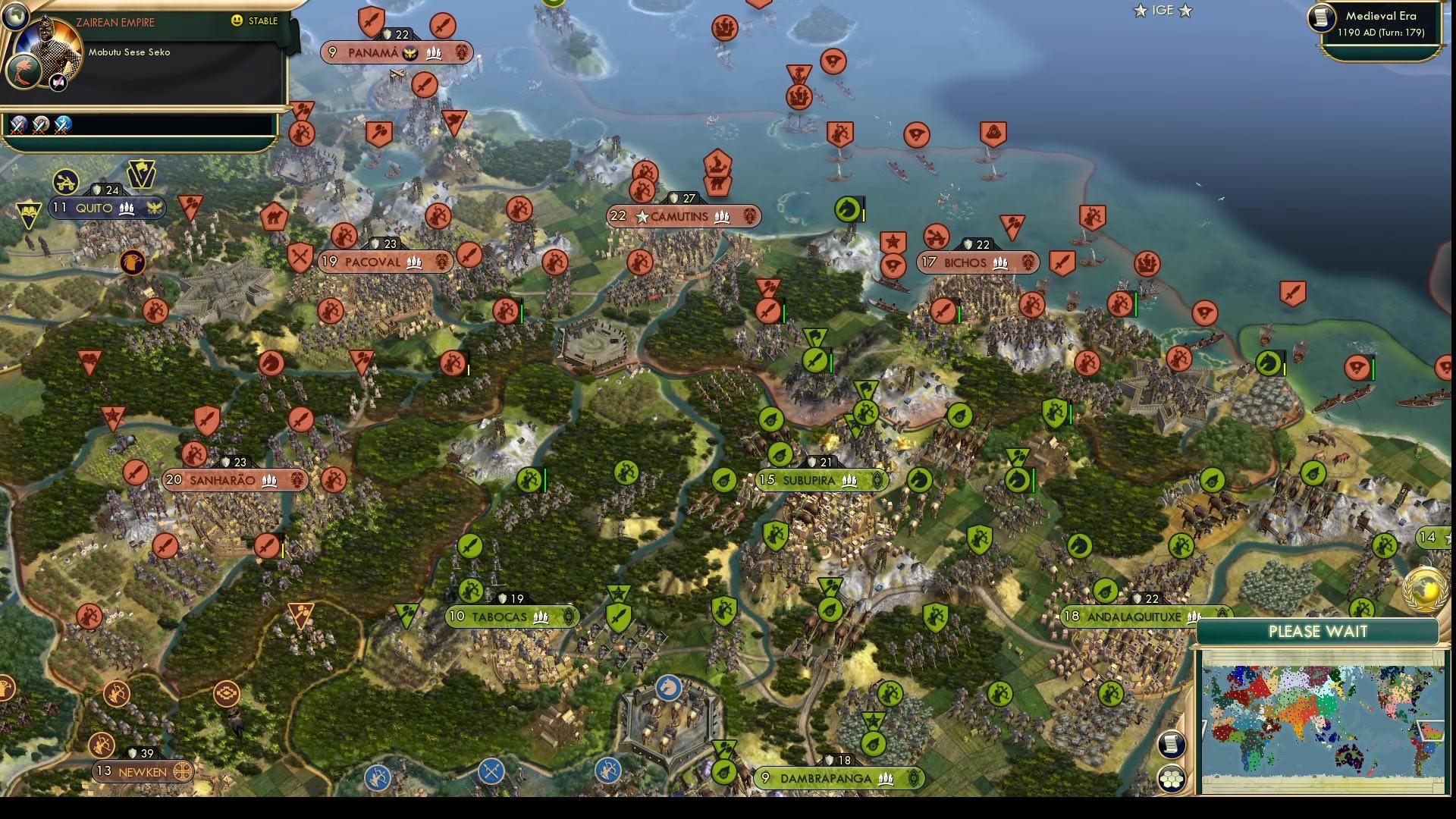The height and width of the screenshot is (819, 1456).
Task: Click the STABLE smiley happiness indicator
Action: (237, 21)
